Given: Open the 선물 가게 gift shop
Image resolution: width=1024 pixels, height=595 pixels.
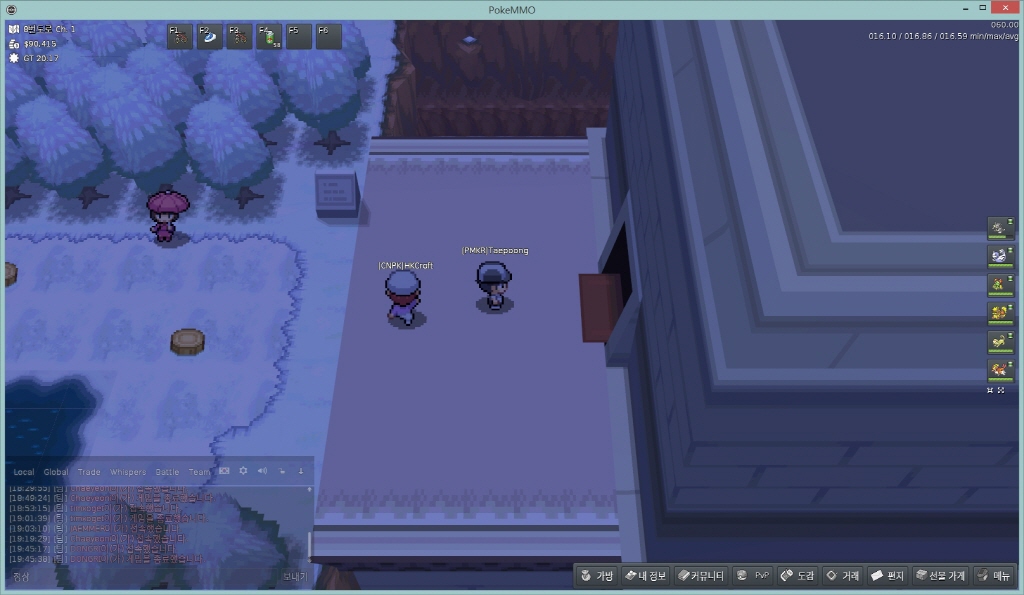Looking at the screenshot, I should tap(940, 576).
